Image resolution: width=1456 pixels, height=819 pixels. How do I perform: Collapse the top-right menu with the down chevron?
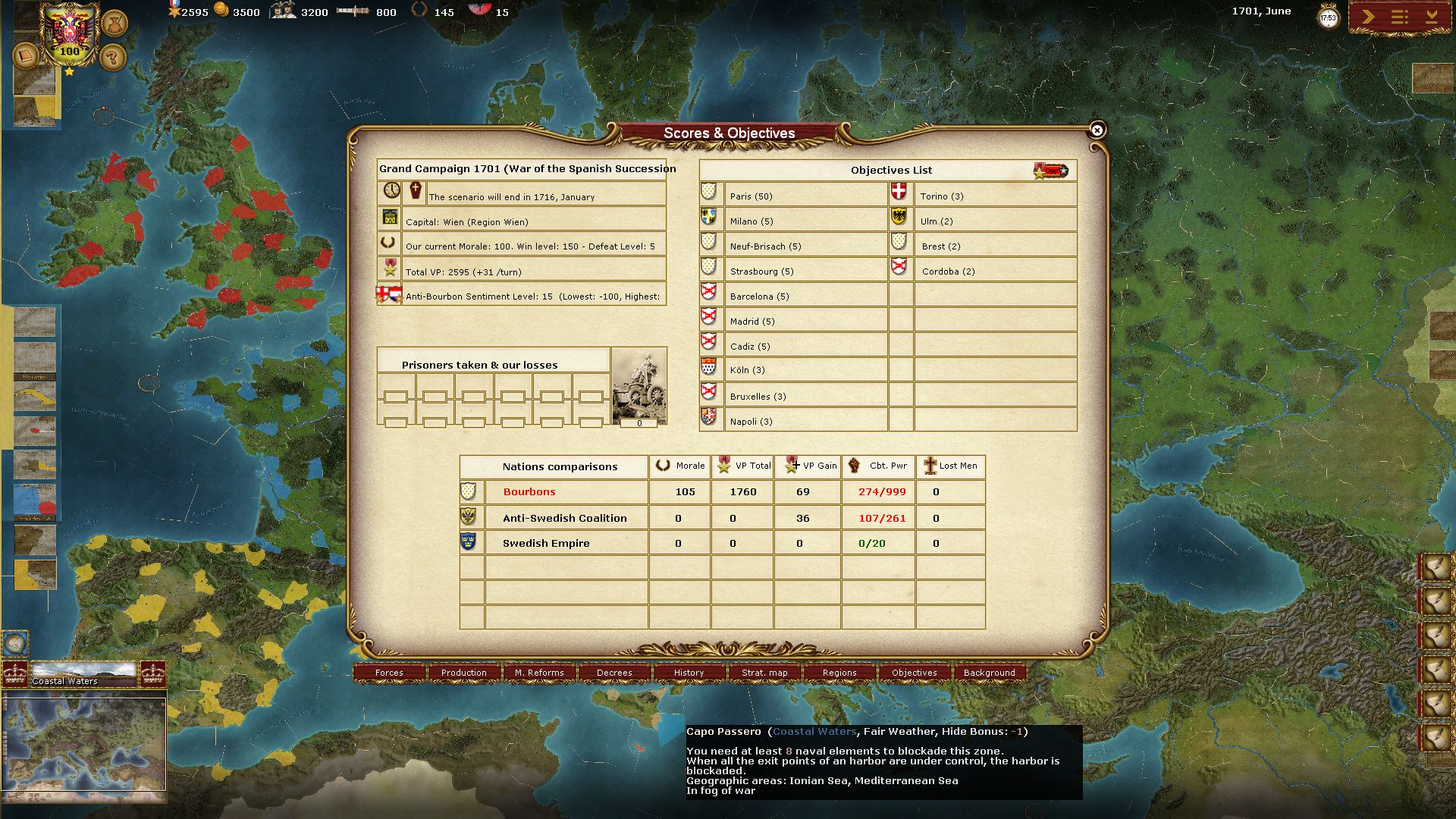click(x=1433, y=17)
